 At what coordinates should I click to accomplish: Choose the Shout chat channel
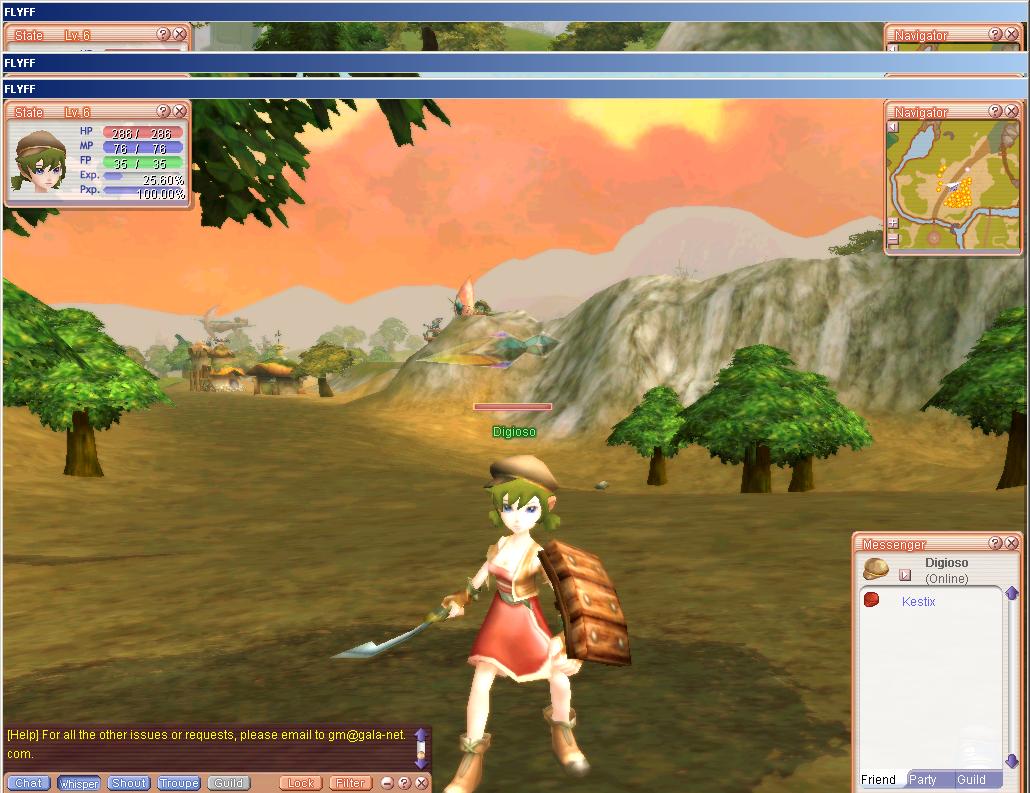coord(129,783)
